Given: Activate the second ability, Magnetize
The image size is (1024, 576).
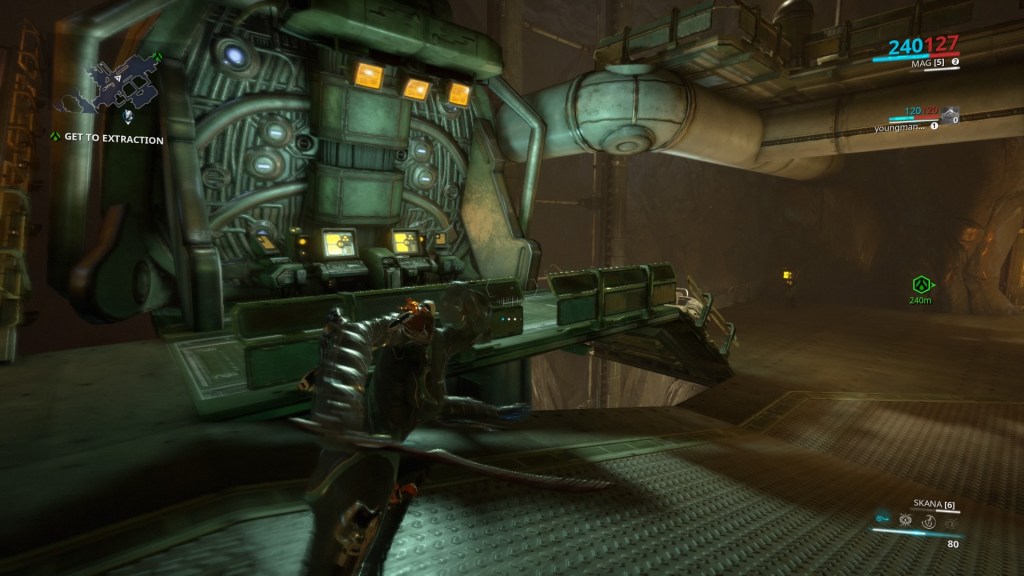Looking at the screenshot, I should (905, 520).
